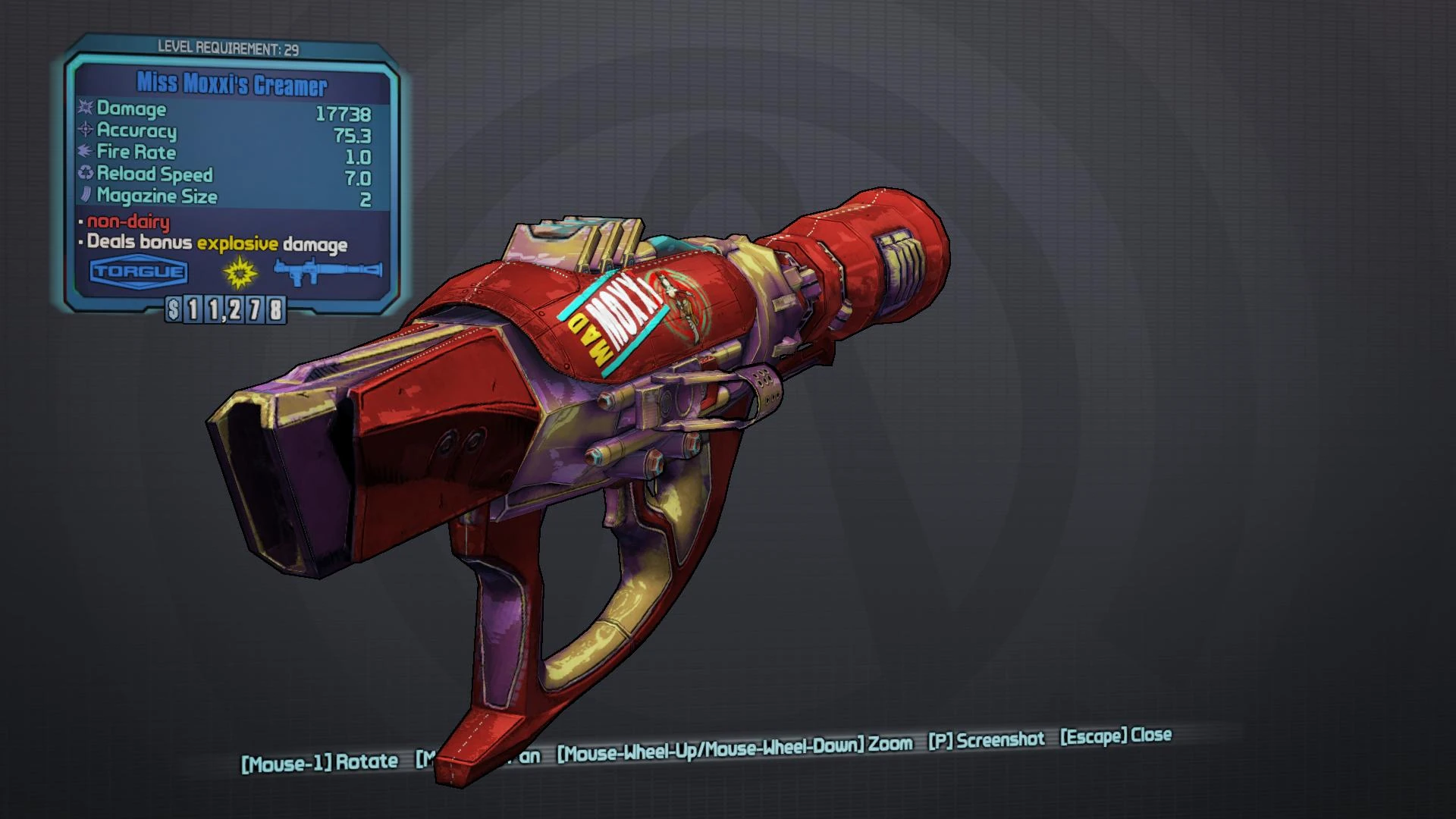
Task: Click the [Mouse-1] Rotate control label
Action: coord(320,758)
